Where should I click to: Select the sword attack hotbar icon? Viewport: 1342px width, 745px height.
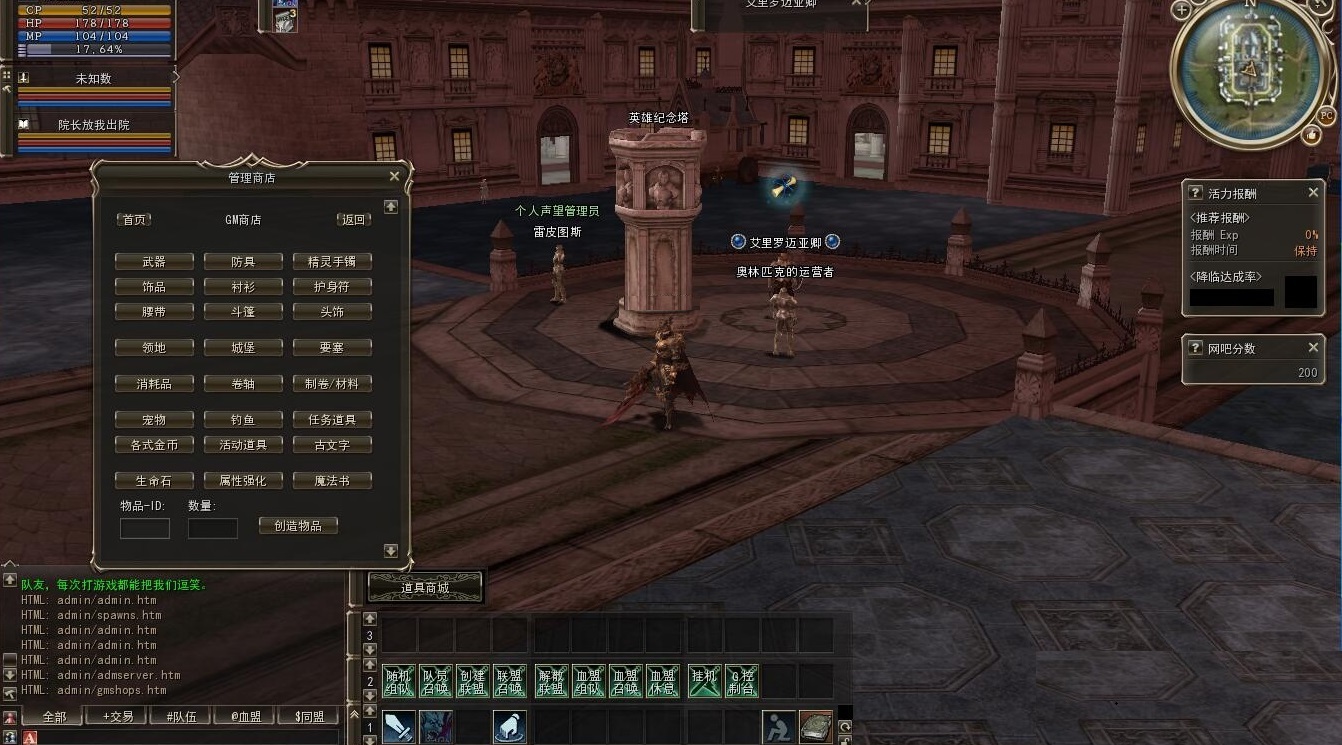[398, 727]
